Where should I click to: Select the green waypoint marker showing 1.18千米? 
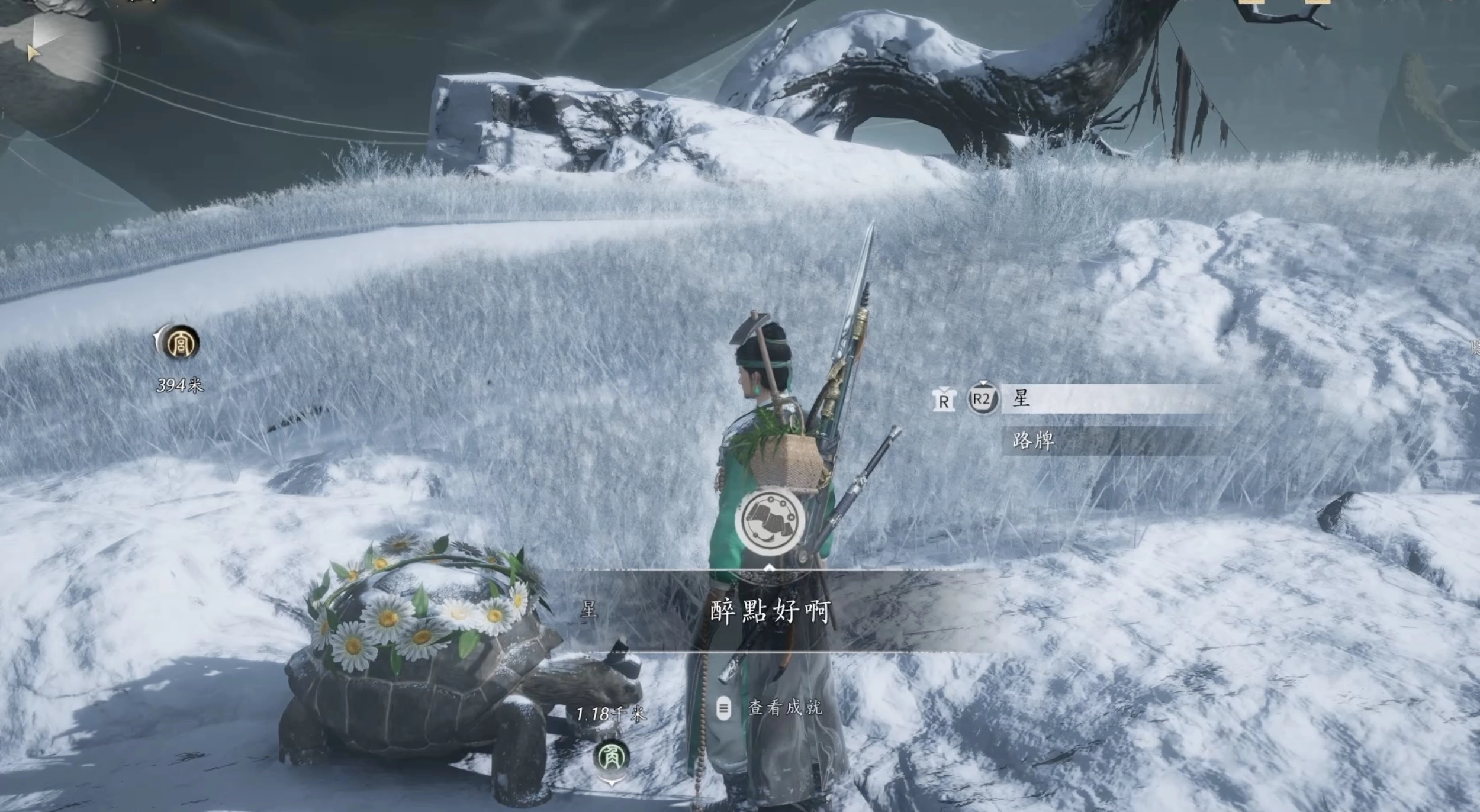coord(612,757)
